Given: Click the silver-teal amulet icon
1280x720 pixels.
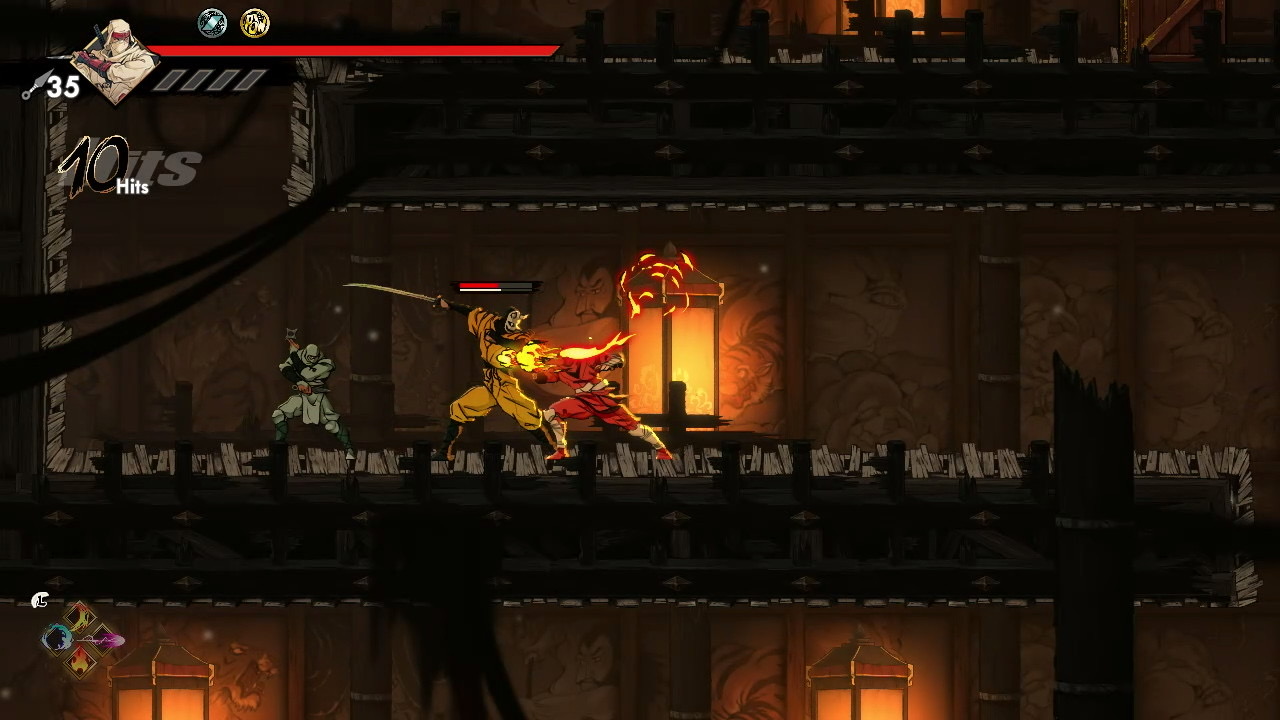Looking at the screenshot, I should point(212,23).
